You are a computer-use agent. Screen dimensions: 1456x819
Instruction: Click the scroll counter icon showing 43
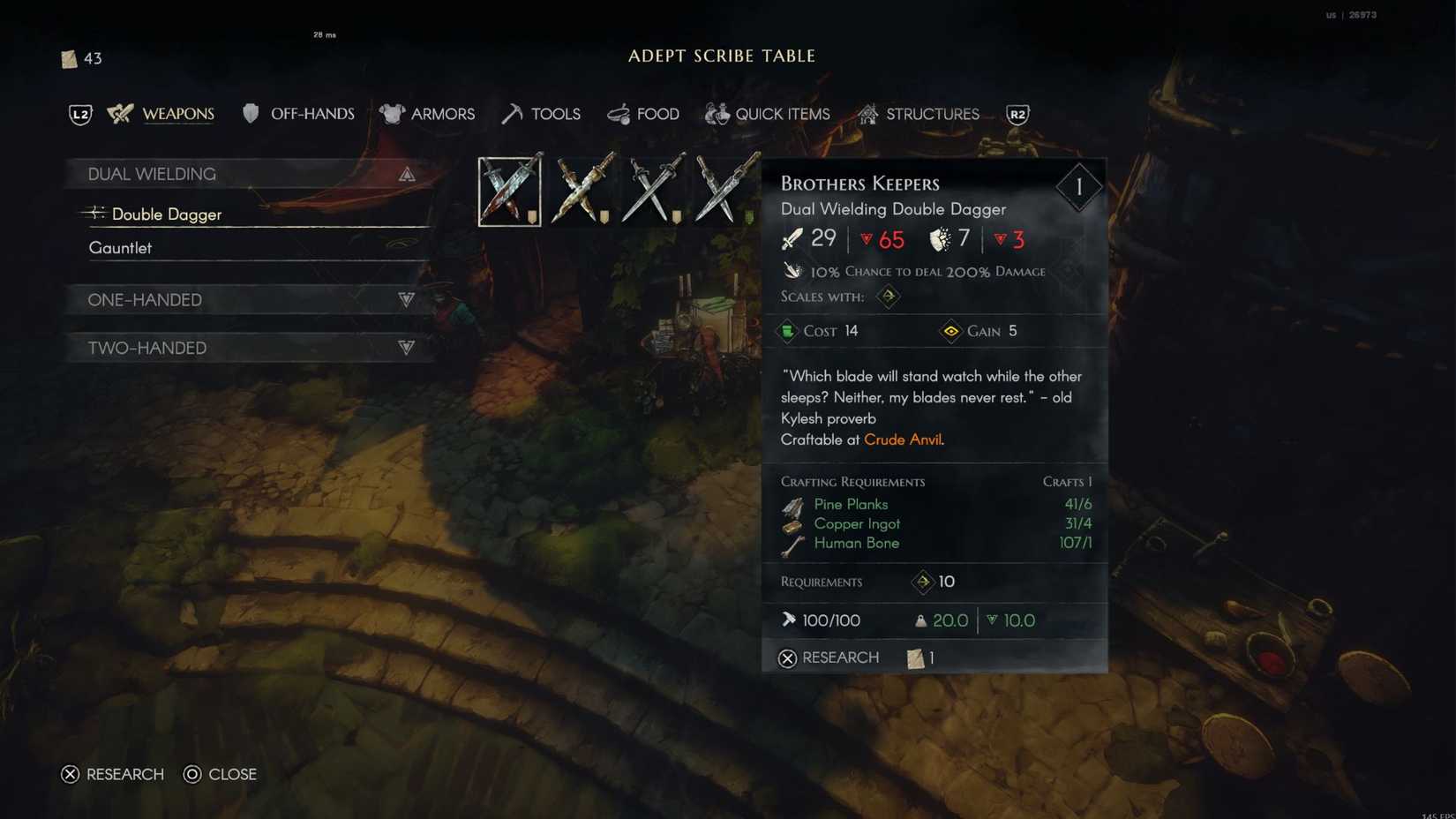point(68,58)
